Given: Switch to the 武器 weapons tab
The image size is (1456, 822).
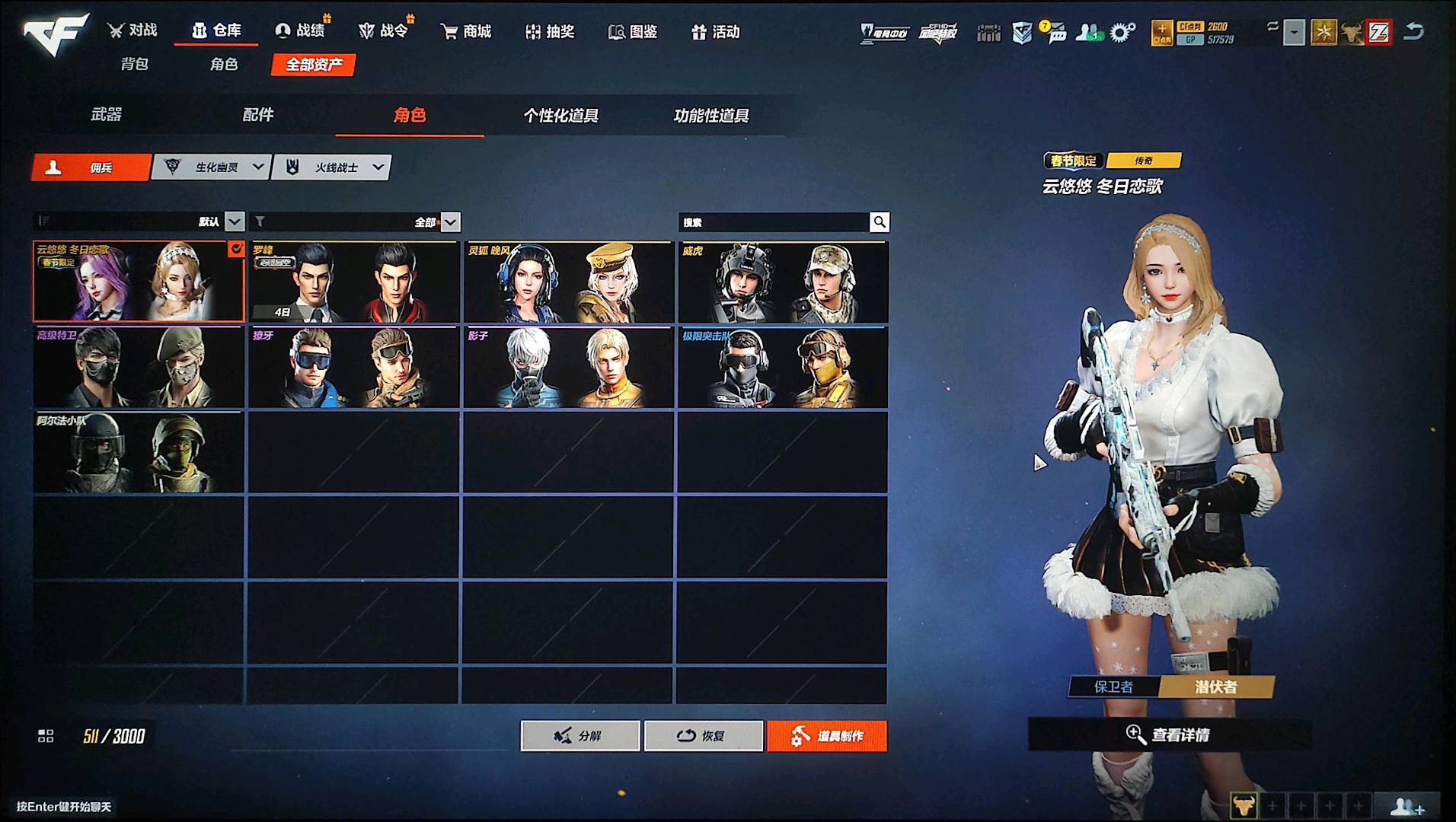Looking at the screenshot, I should [107, 115].
